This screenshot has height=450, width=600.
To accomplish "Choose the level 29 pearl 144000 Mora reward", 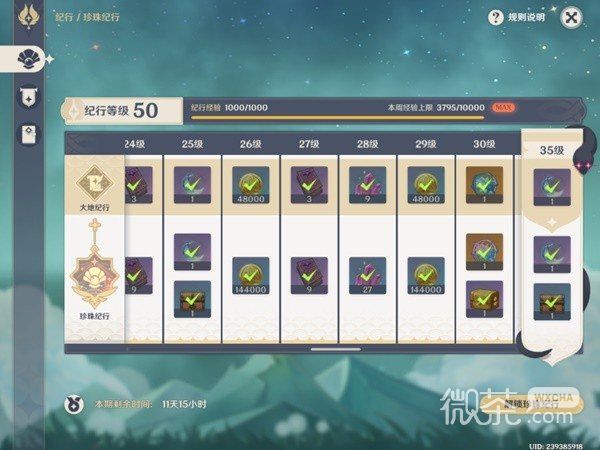I will 426,276.
